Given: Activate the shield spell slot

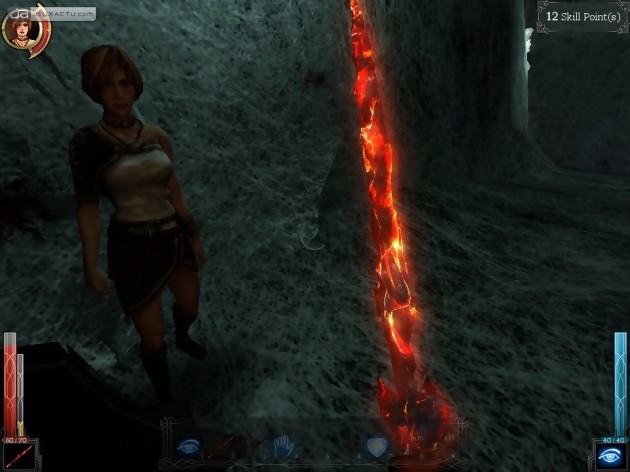Looking at the screenshot, I should pos(378,447).
